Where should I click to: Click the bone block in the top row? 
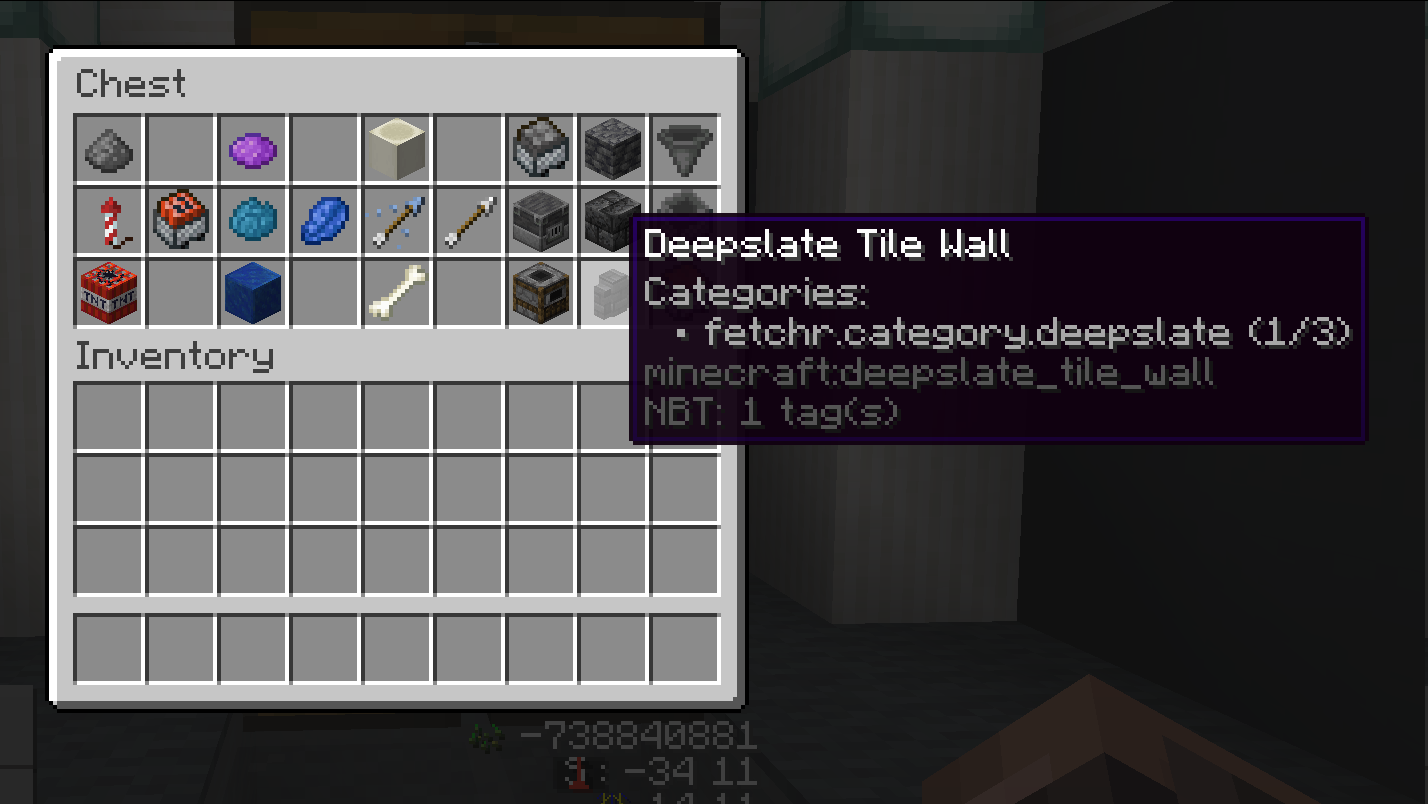pos(397,149)
